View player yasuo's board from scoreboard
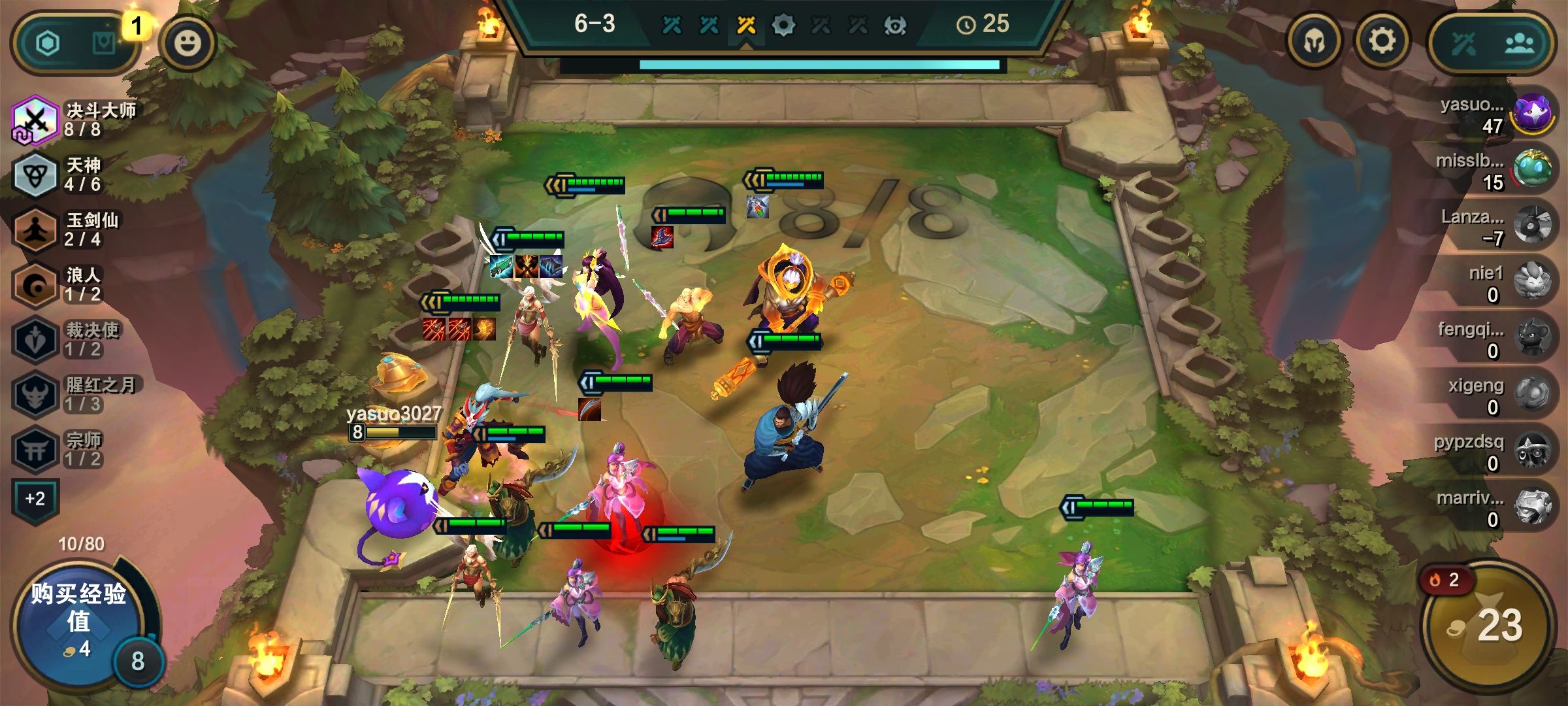This screenshot has width=1568, height=706. coord(1496,115)
